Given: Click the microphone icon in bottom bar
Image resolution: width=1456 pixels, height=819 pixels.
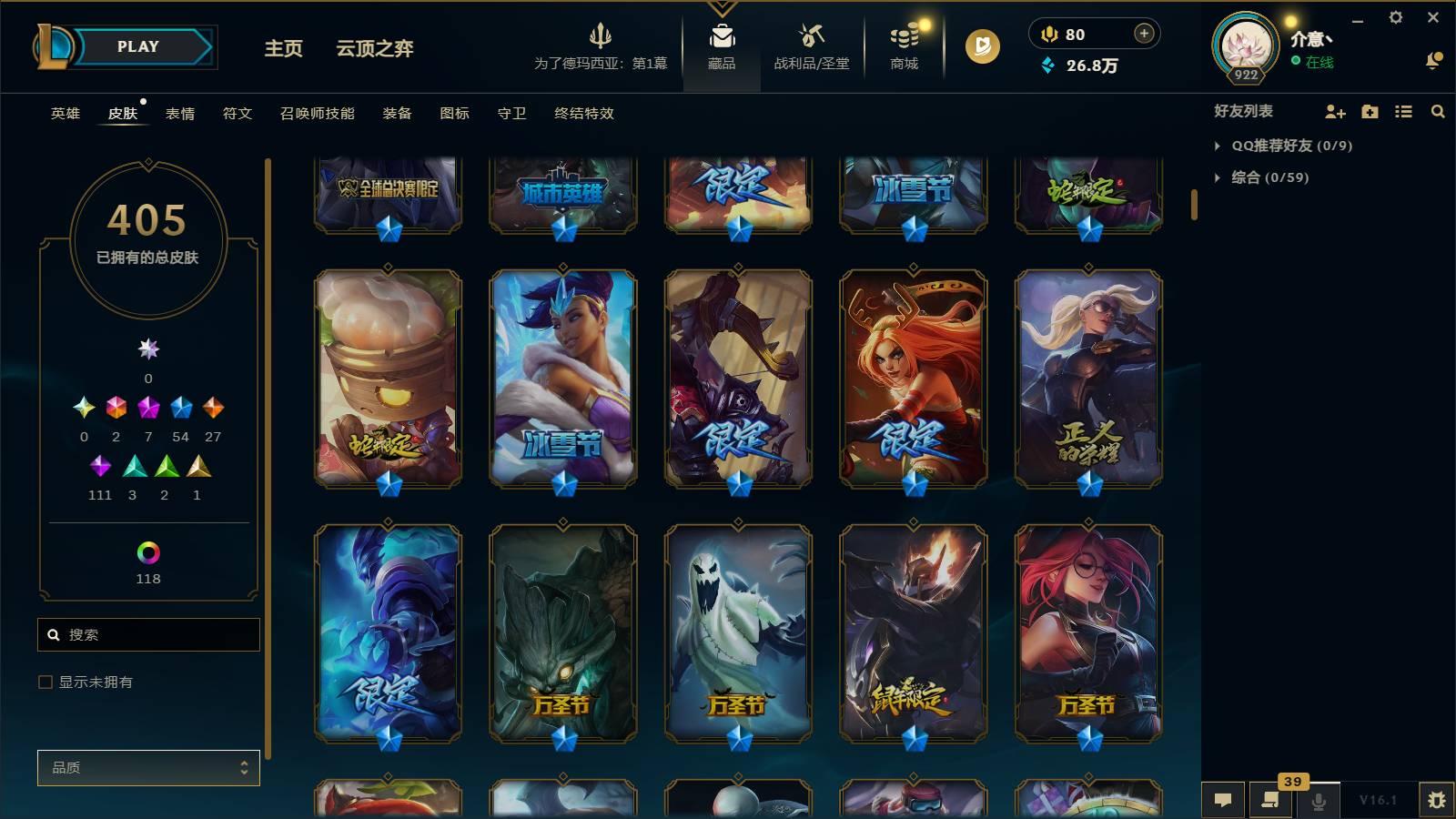Looking at the screenshot, I should (1318, 801).
